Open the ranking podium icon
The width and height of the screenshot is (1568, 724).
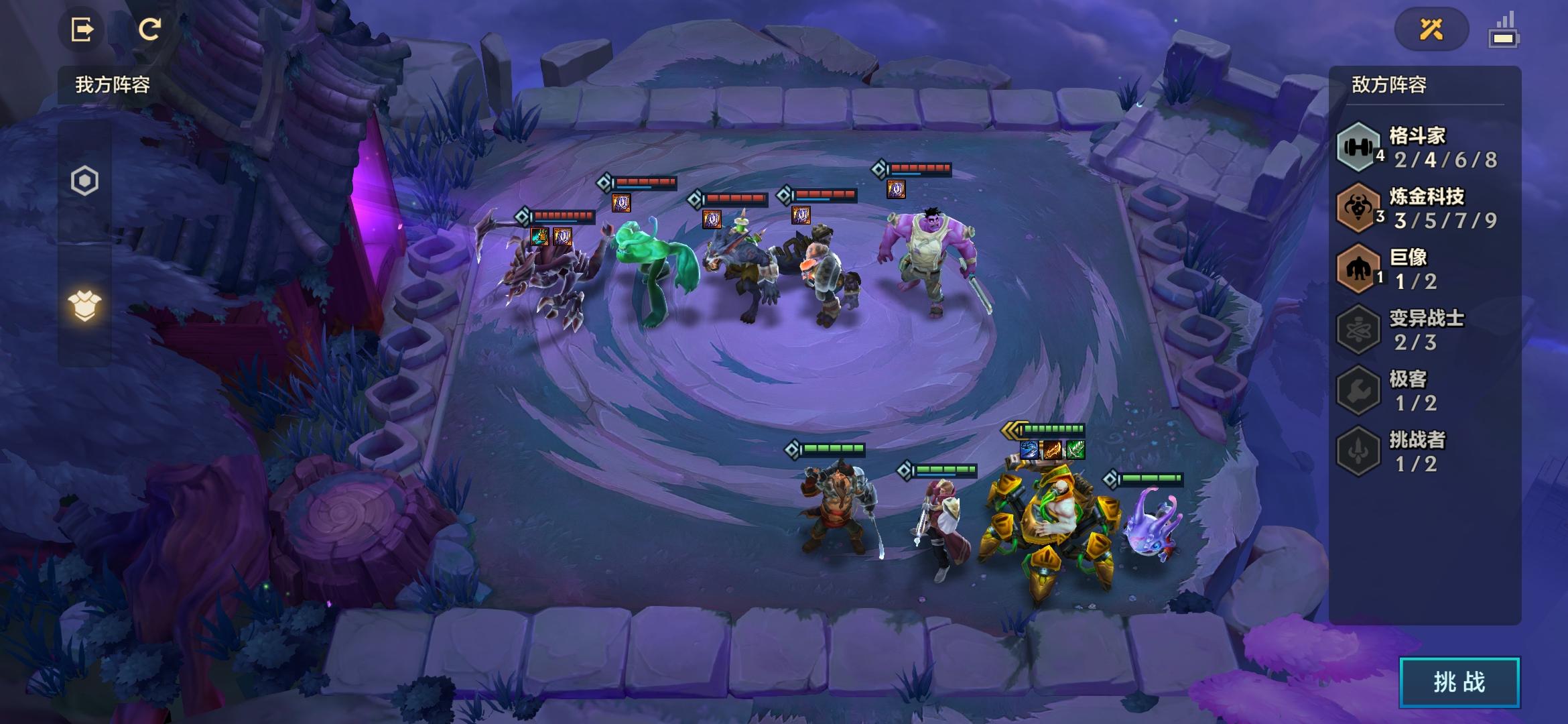click(x=1503, y=31)
